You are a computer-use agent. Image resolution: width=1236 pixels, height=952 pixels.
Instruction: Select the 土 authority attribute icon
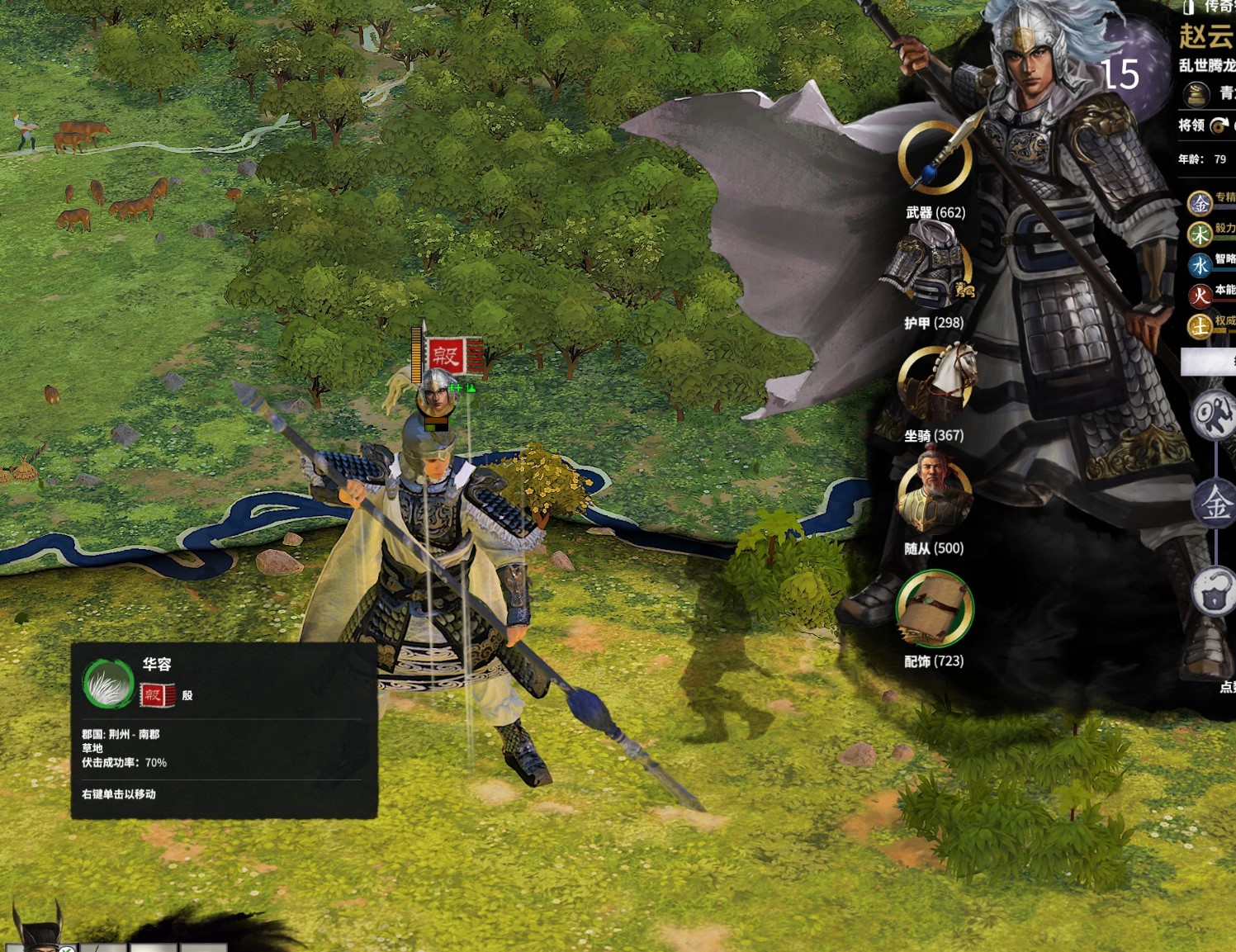[x=1200, y=327]
